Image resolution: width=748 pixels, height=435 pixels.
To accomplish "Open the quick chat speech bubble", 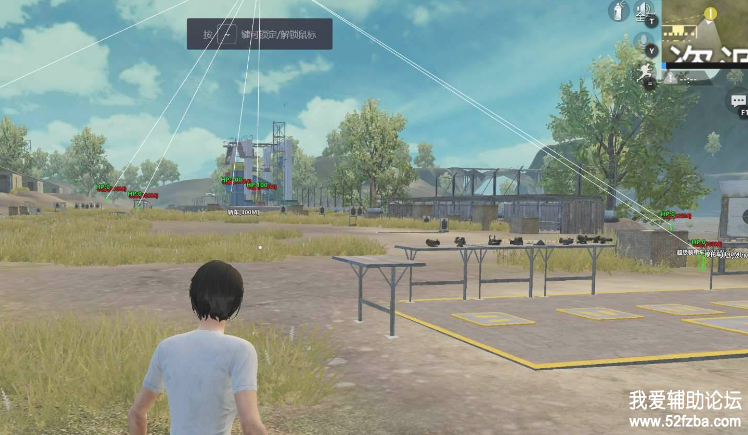I will click(738, 101).
